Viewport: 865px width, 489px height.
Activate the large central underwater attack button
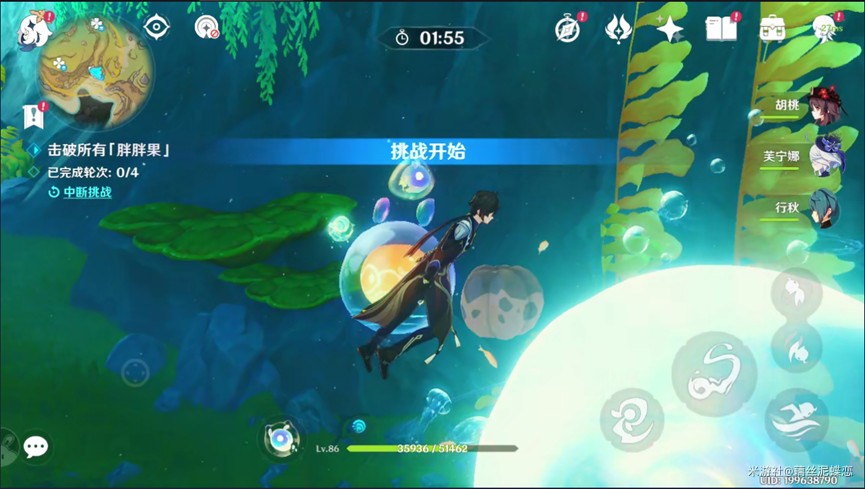pyautogui.click(x=713, y=372)
